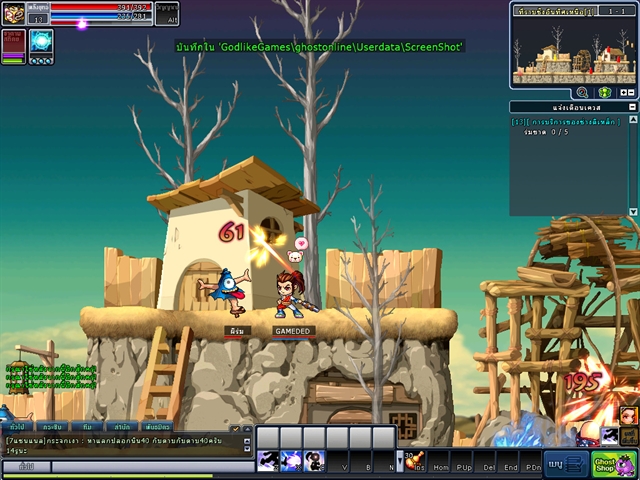Image resolution: width=640 pixels, height=480 pixels.
Task: Select the glowing blue orb skill icon
Action: [x=41, y=41]
